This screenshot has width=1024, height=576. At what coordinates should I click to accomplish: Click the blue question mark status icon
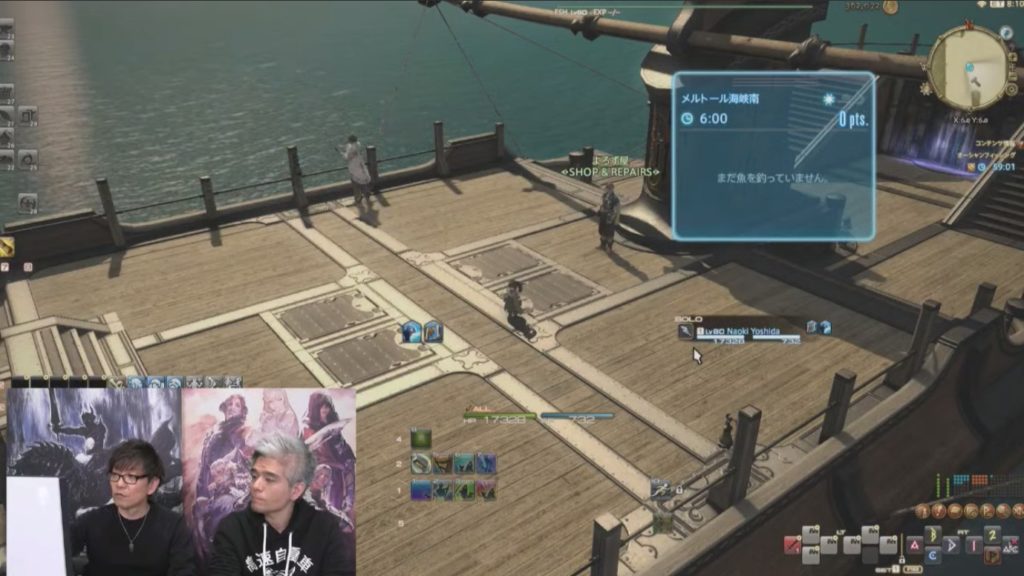click(412, 333)
